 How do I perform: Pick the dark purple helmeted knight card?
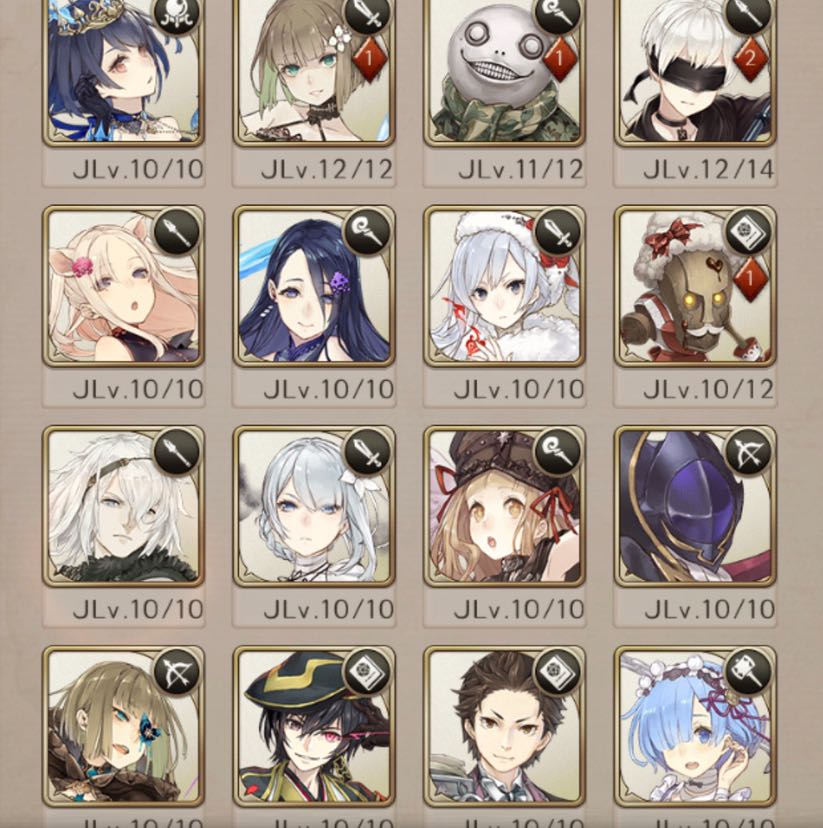695,506
